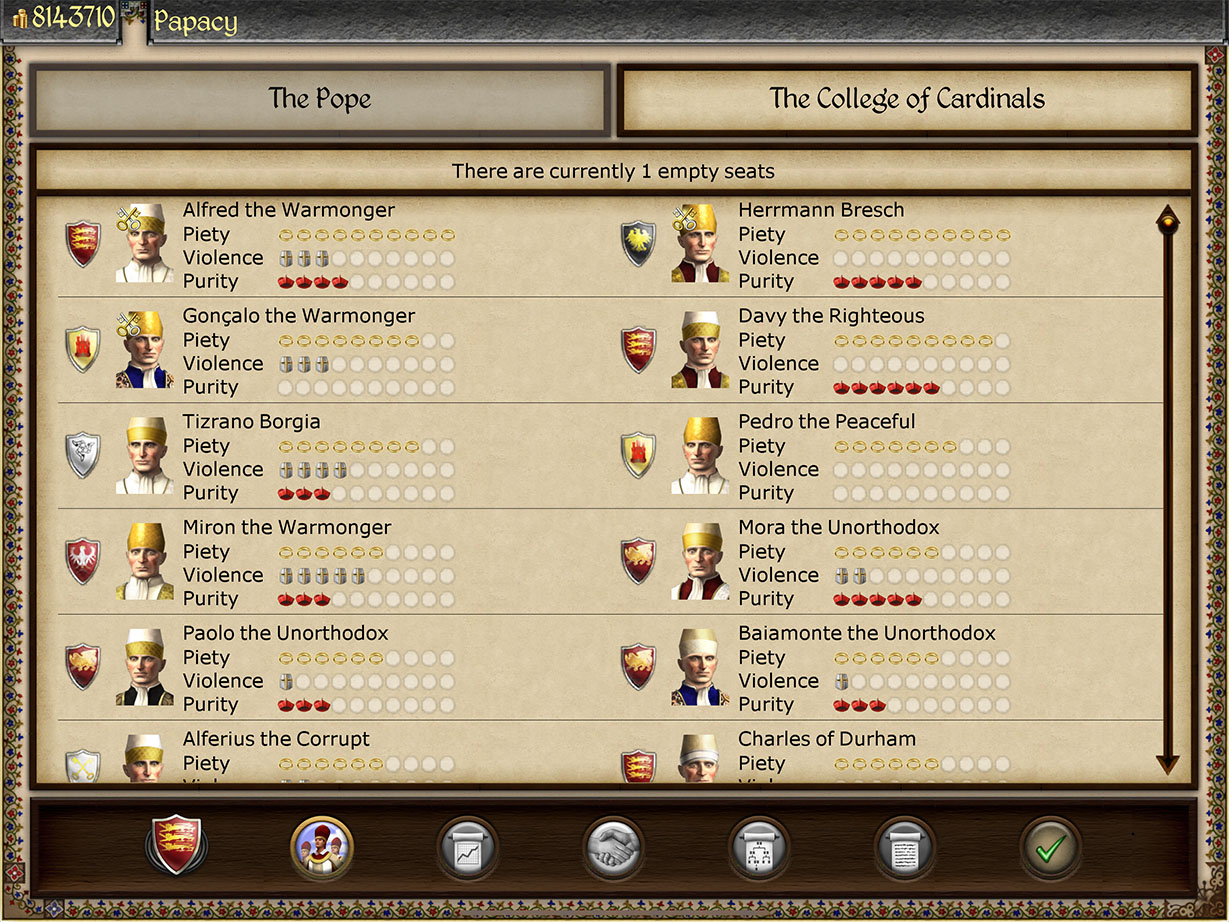Choose Herrmann Bresch's portrait in the list
This screenshot has width=1229, height=922.
(x=700, y=245)
